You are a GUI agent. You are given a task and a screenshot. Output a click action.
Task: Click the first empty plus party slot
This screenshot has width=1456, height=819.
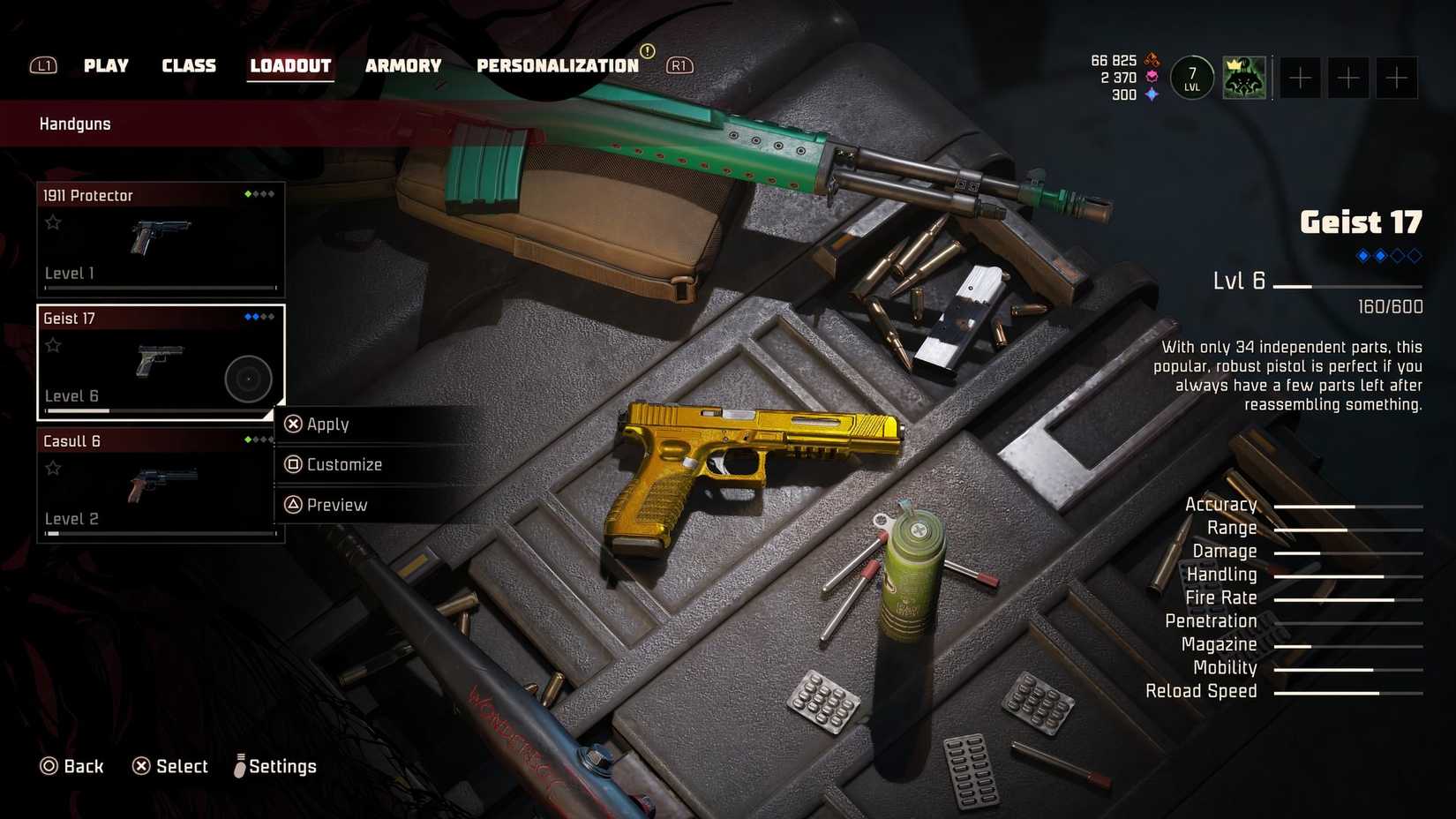pyautogui.click(x=1299, y=77)
